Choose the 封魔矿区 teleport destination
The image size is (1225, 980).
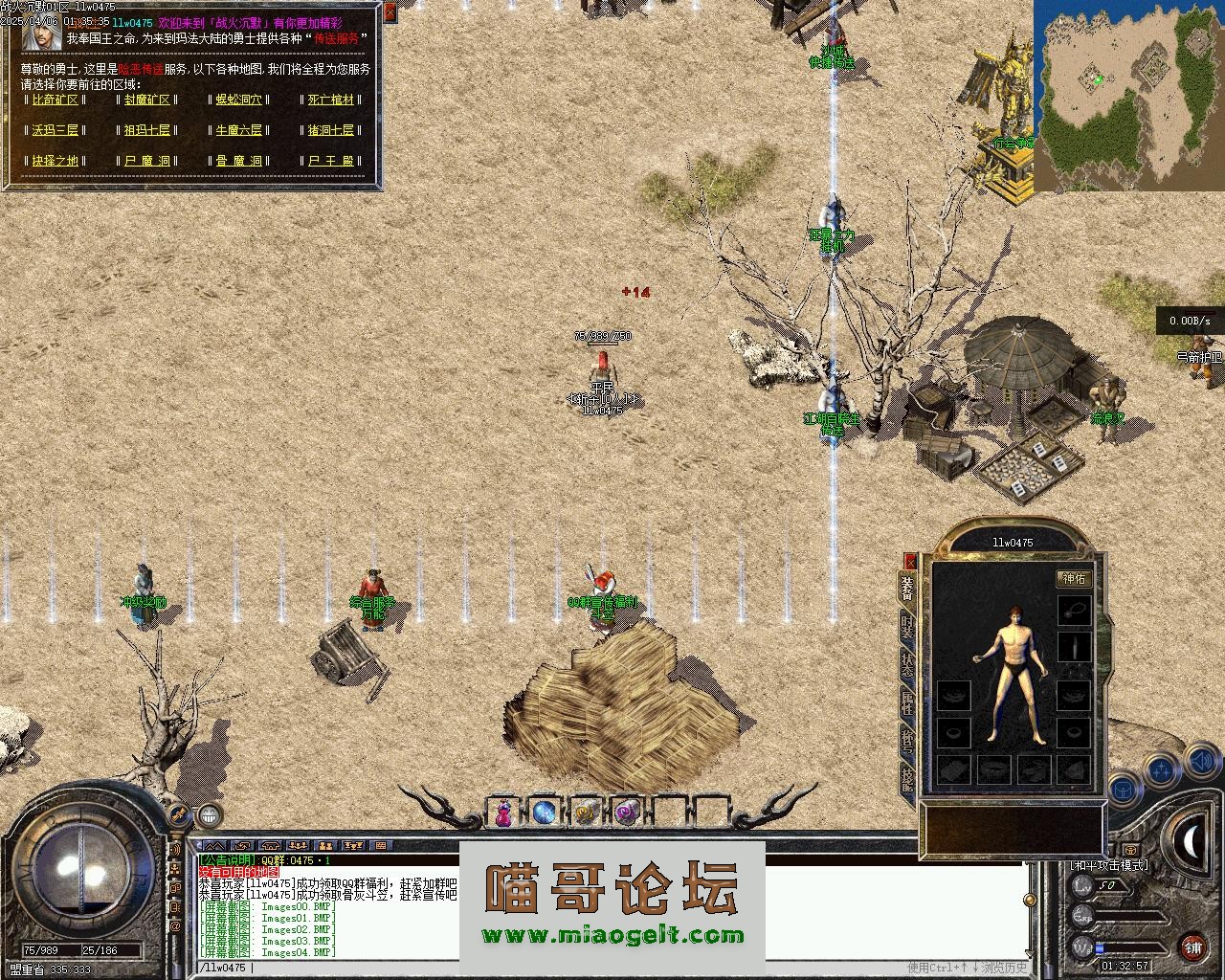click(146, 100)
